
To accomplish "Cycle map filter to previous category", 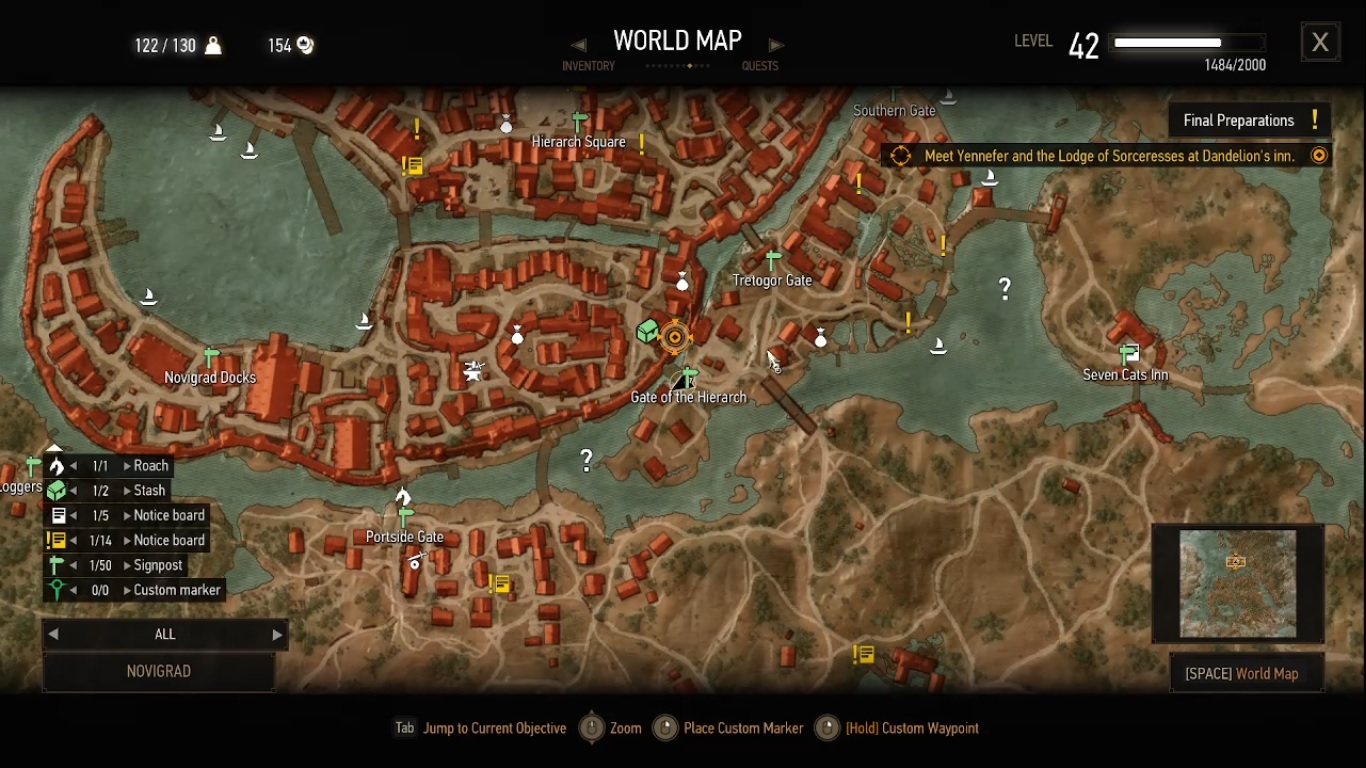I will [54, 634].
